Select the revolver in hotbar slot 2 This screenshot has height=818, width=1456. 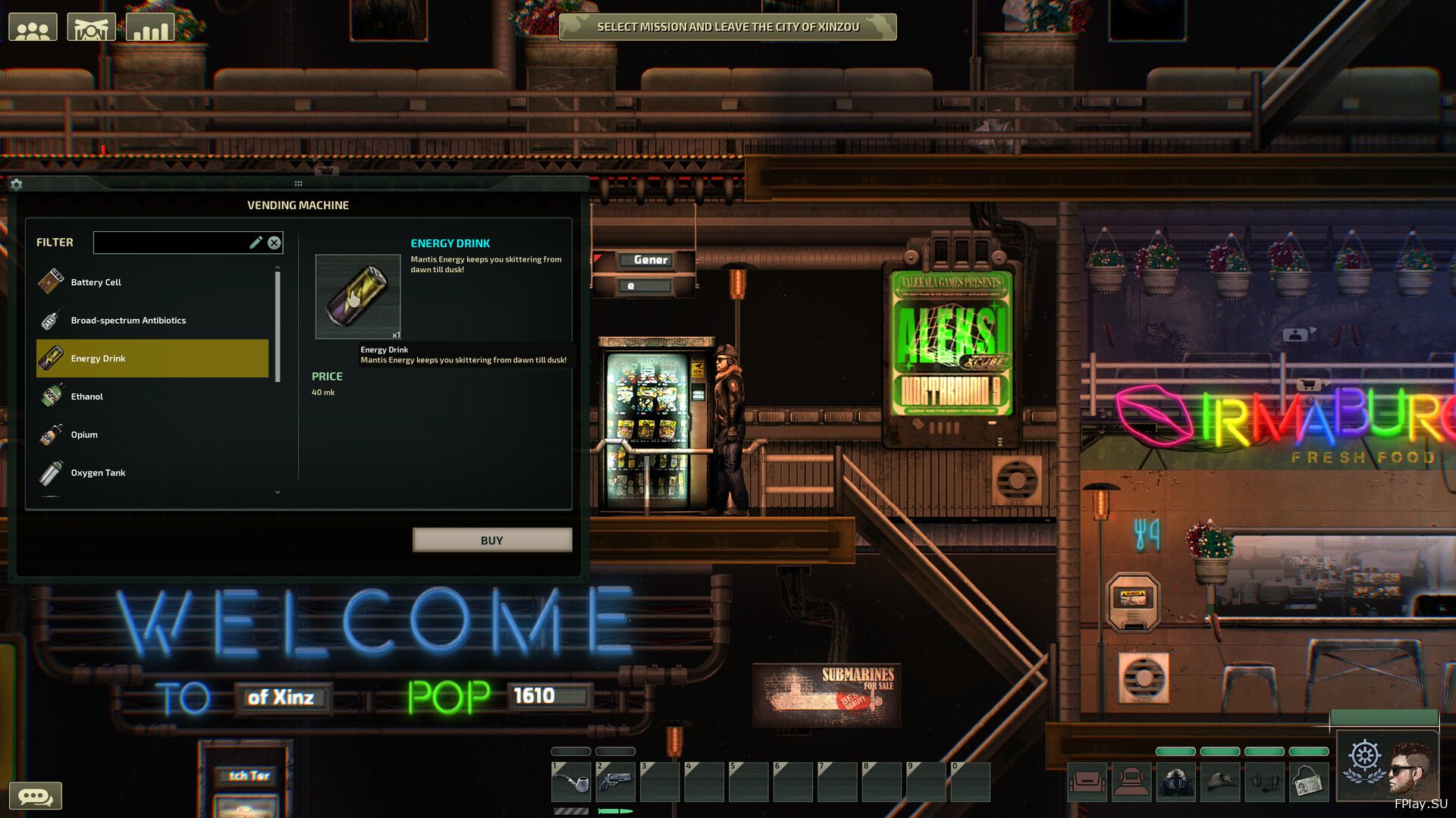[x=615, y=782]
